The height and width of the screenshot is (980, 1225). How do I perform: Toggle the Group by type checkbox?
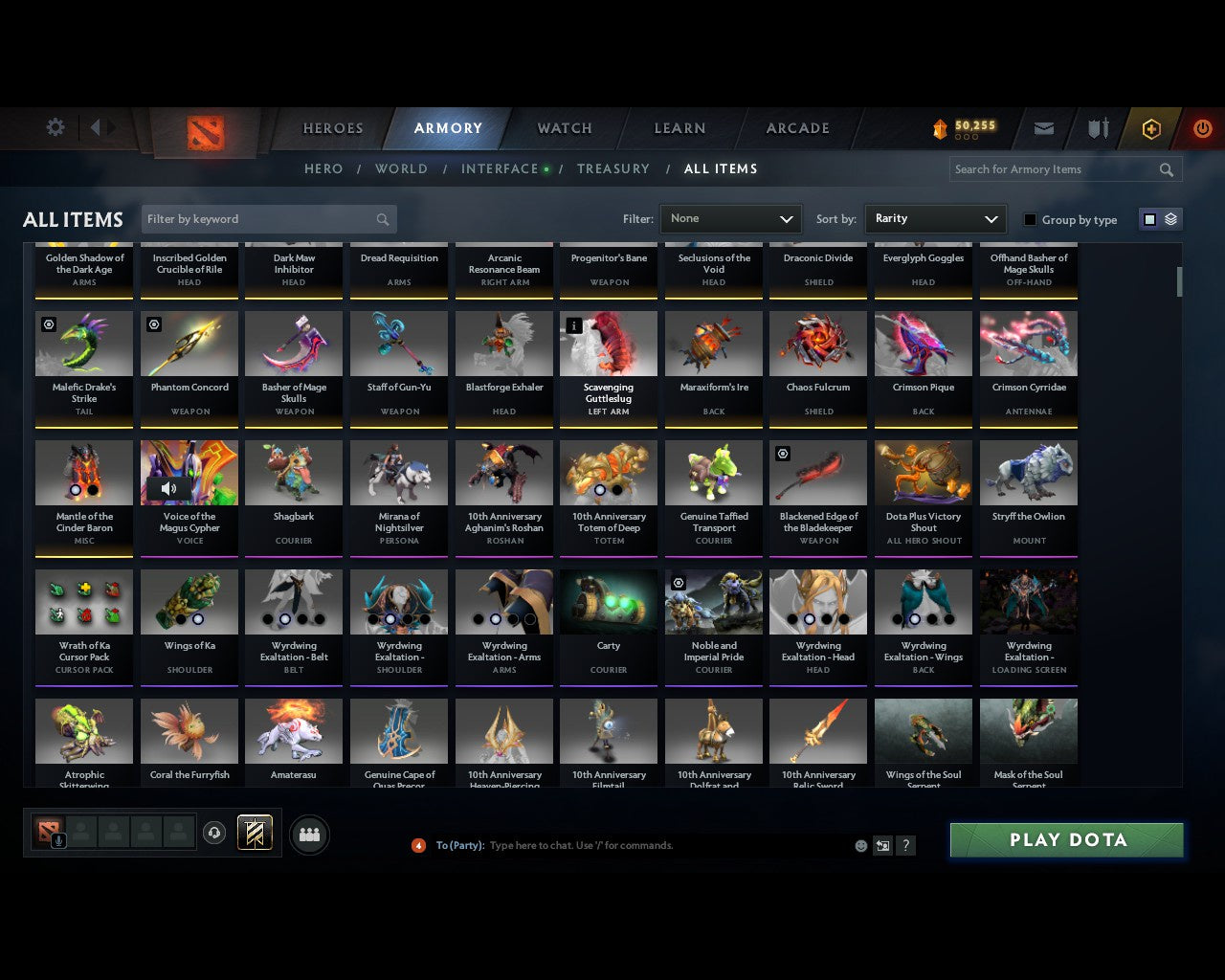(1030, 219)
